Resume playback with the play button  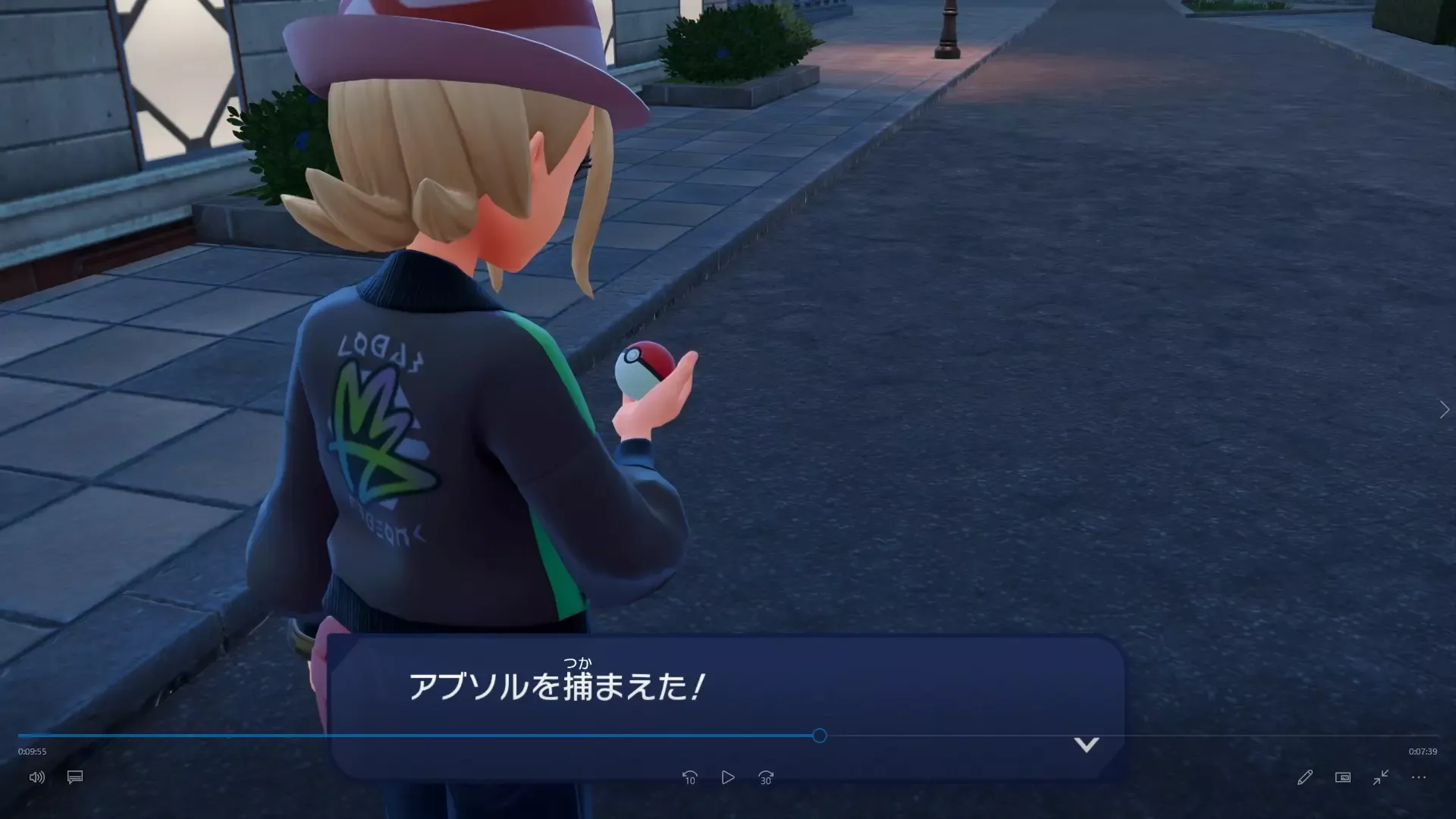[x=727, y=777]
